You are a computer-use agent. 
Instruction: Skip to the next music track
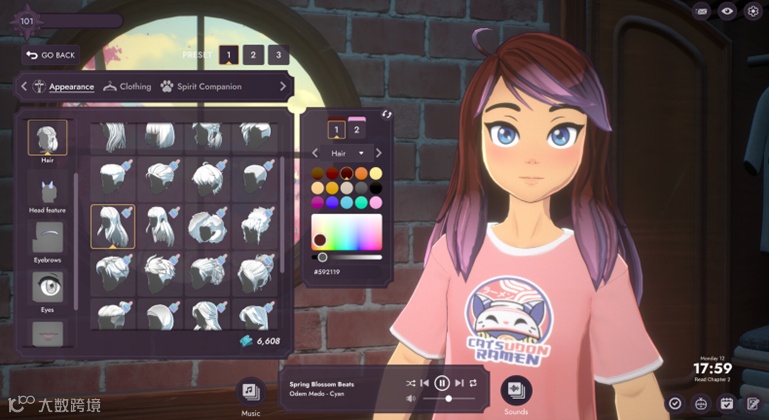click(459, 383)
